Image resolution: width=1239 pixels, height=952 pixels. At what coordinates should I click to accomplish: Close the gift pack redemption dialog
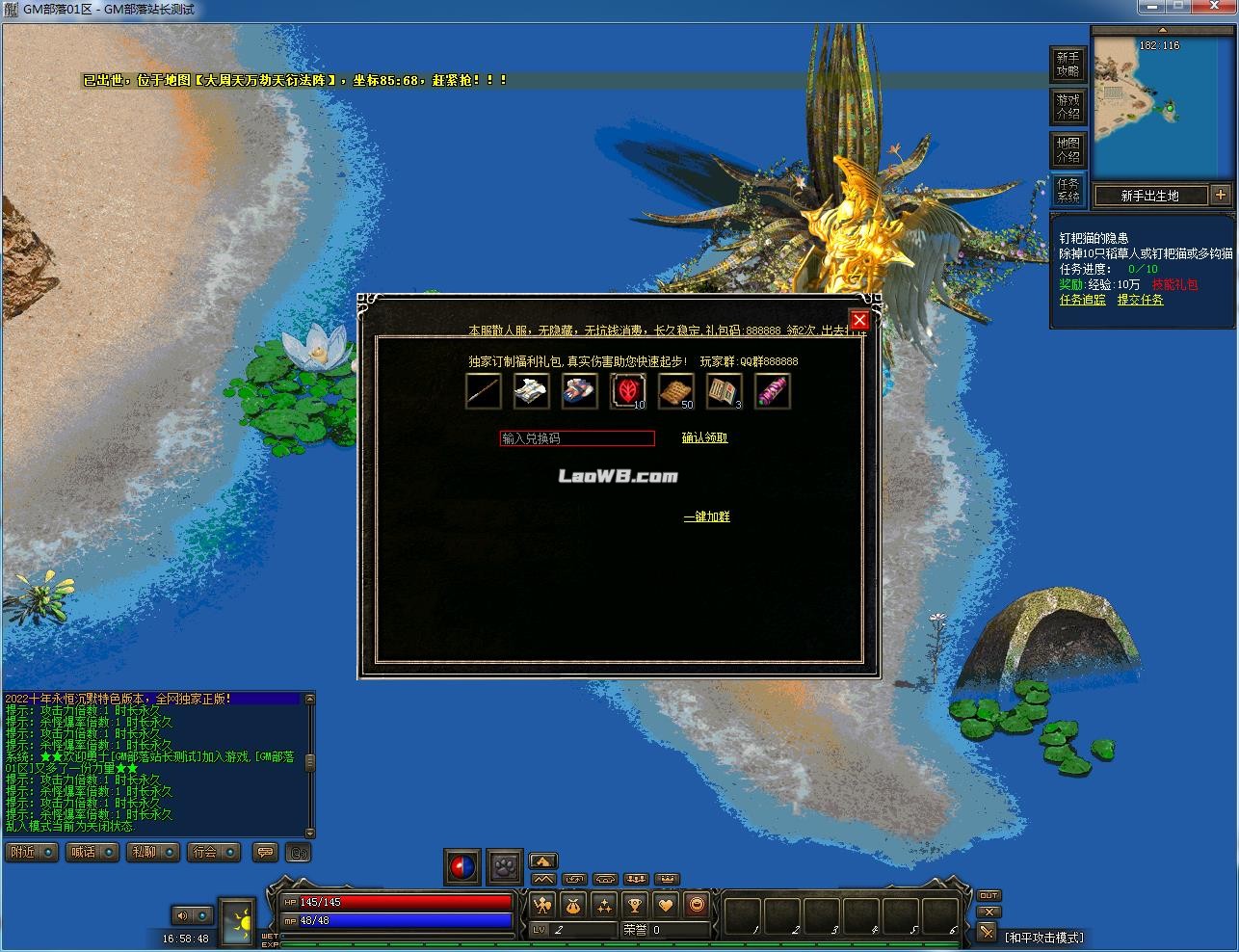point(859,321)
